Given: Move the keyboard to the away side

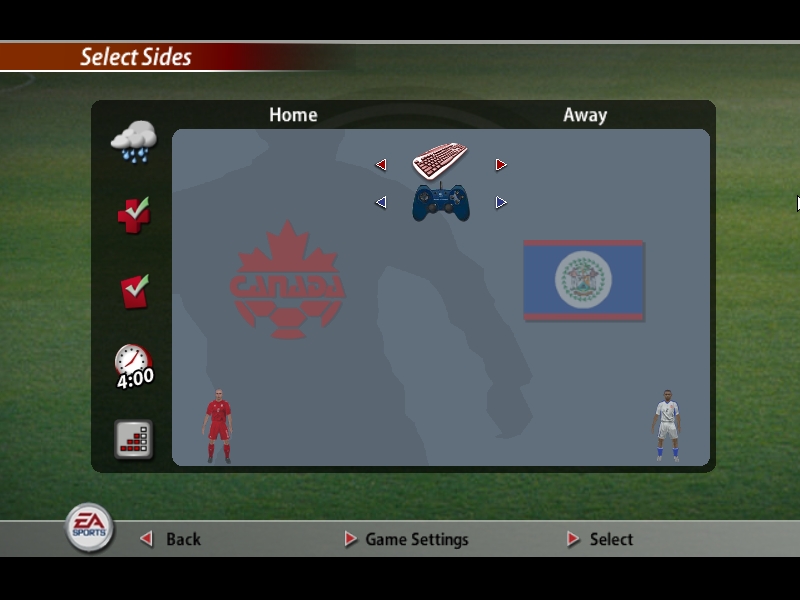Looking at the screenshot, I should tap(501, 165).
